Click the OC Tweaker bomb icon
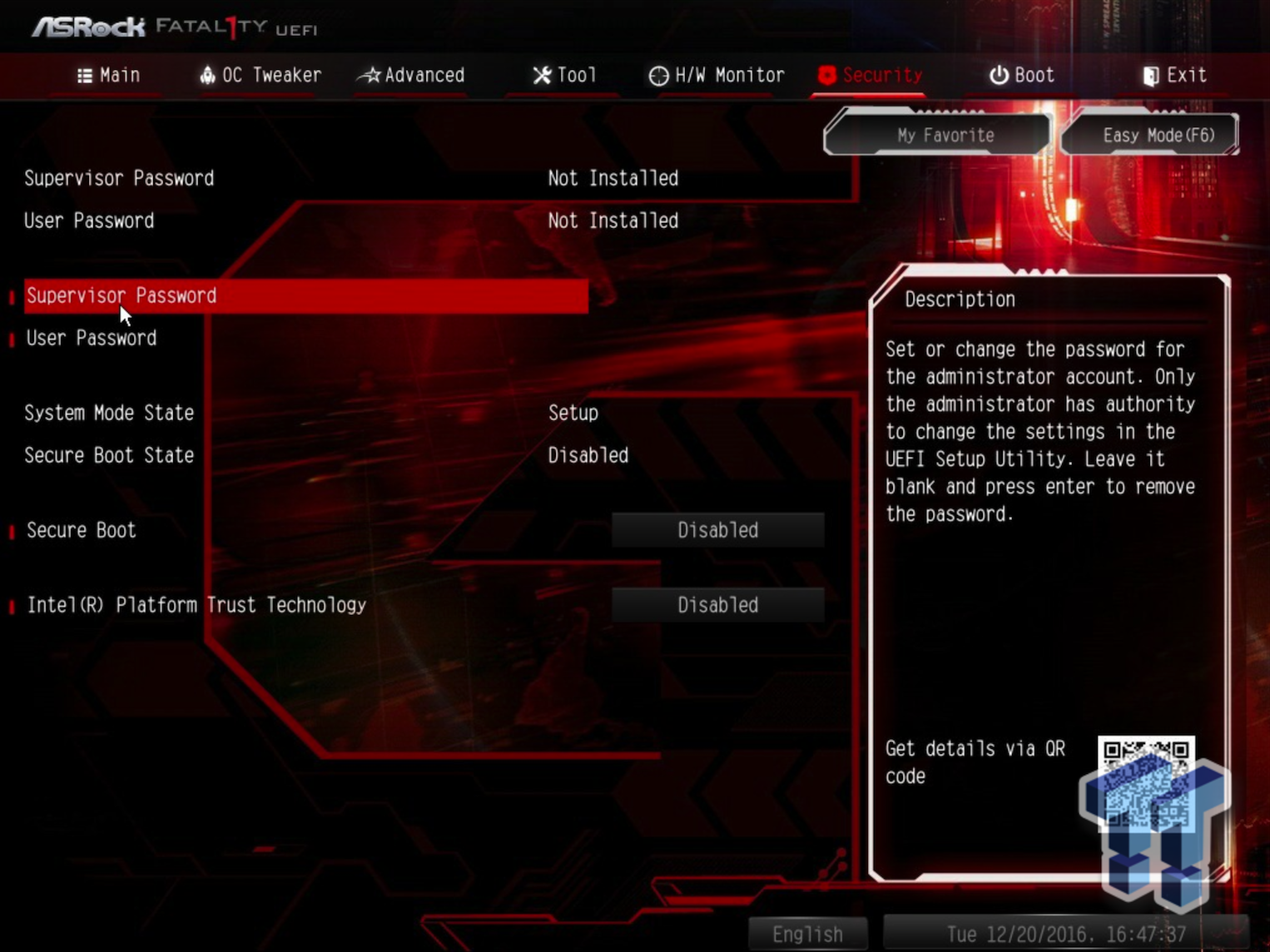 pyautogui.click(x=206, y=76)
